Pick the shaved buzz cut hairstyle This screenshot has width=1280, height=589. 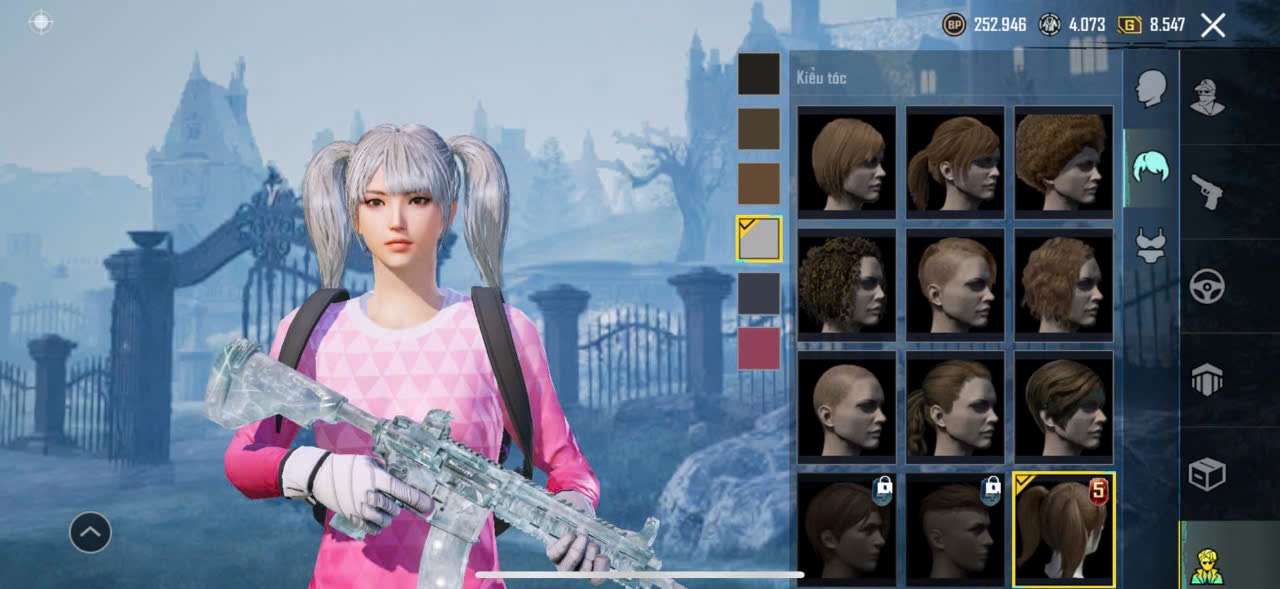[846, 407]
